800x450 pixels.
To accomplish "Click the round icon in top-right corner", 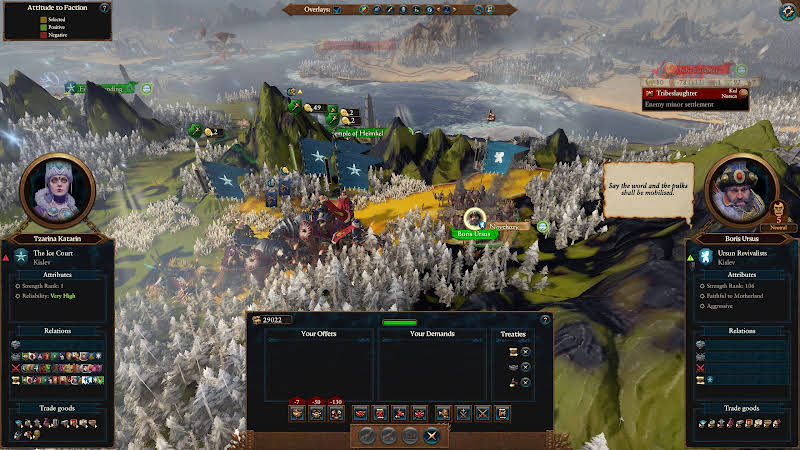I will (787, 12).
